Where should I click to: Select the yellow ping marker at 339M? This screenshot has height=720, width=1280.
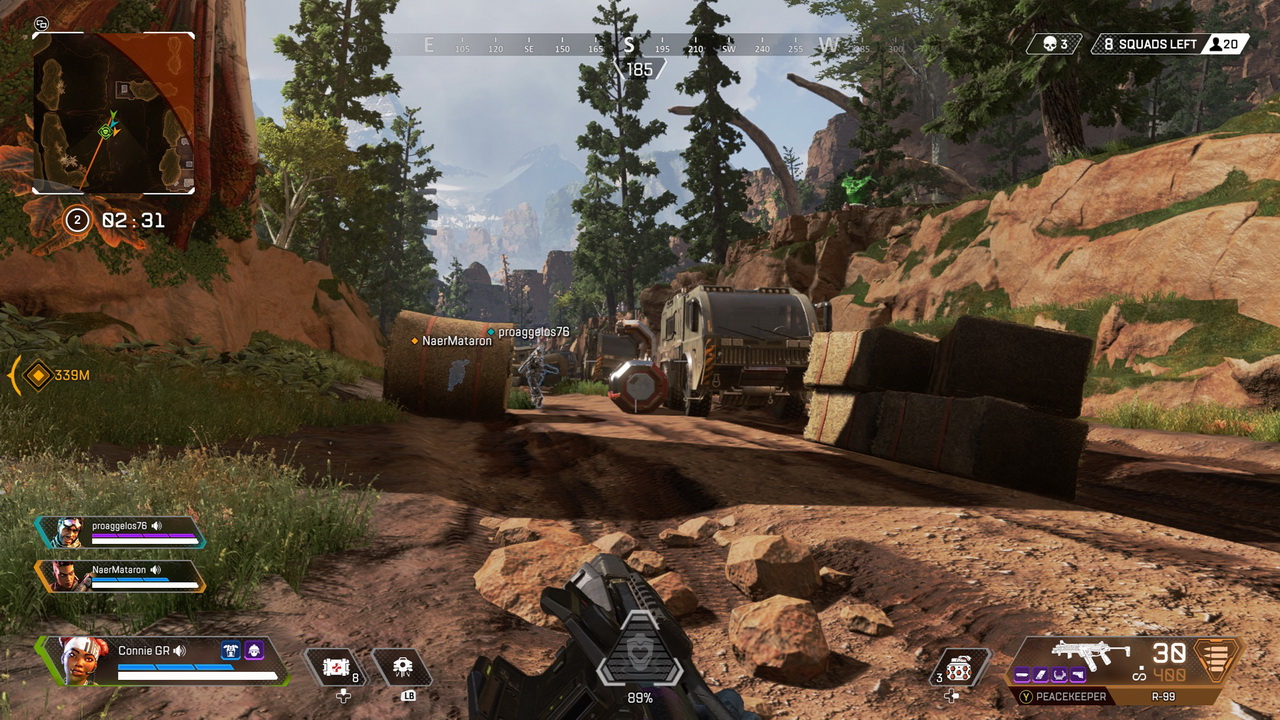38,375
